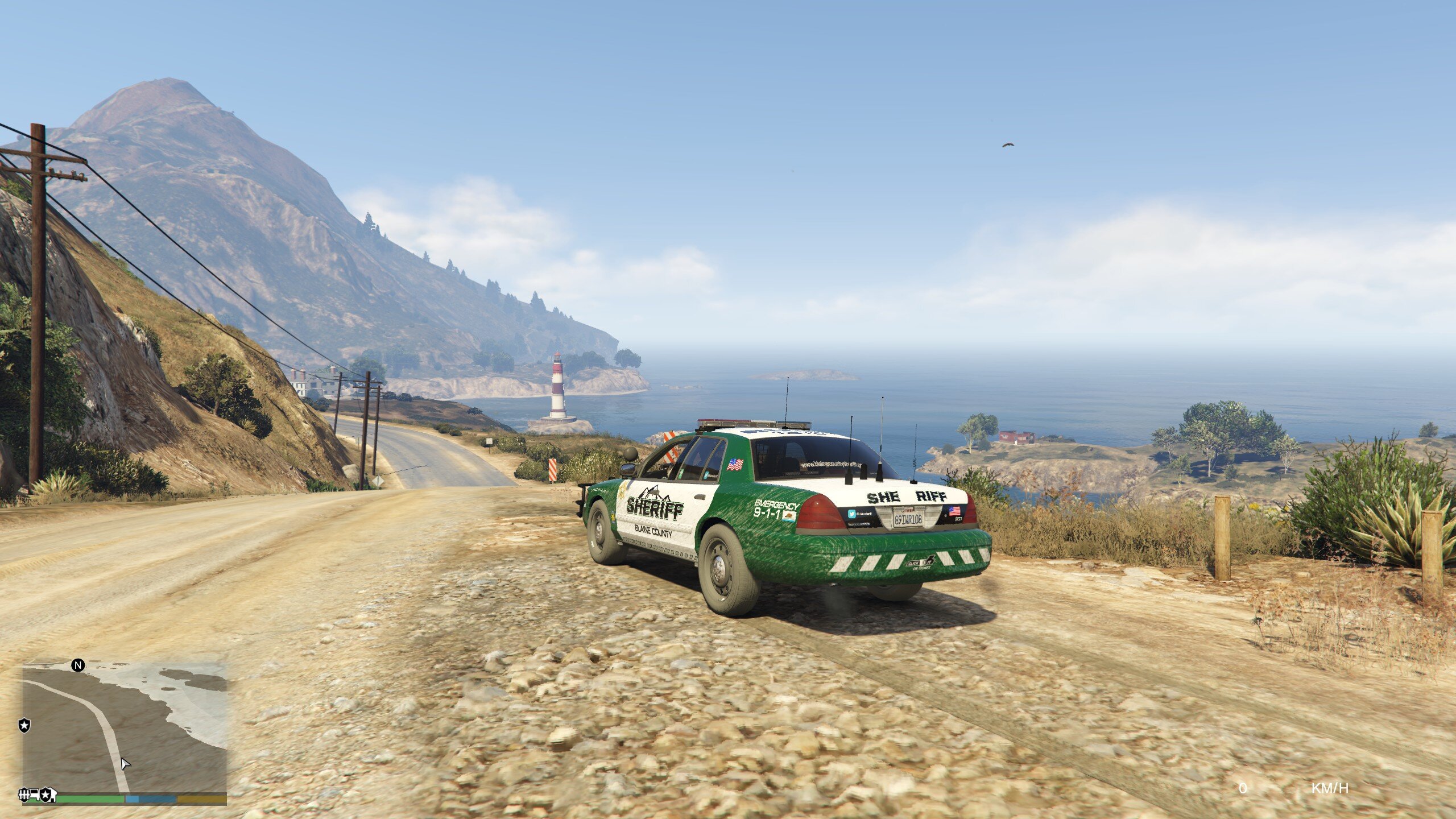
Task: Select the jail bars shield blip
Action: pos(24,794)
